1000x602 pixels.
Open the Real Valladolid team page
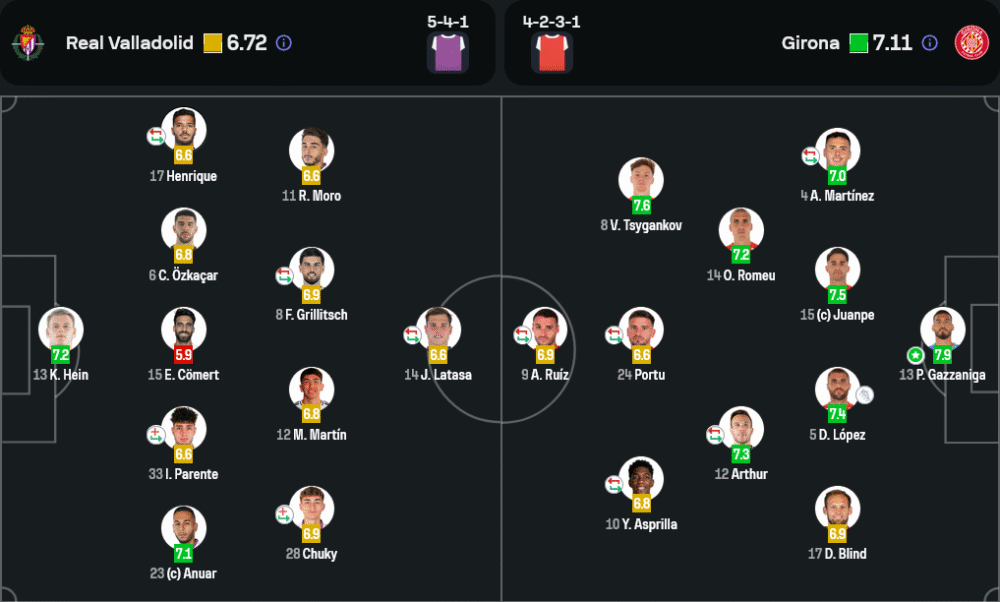click(129, 43)
